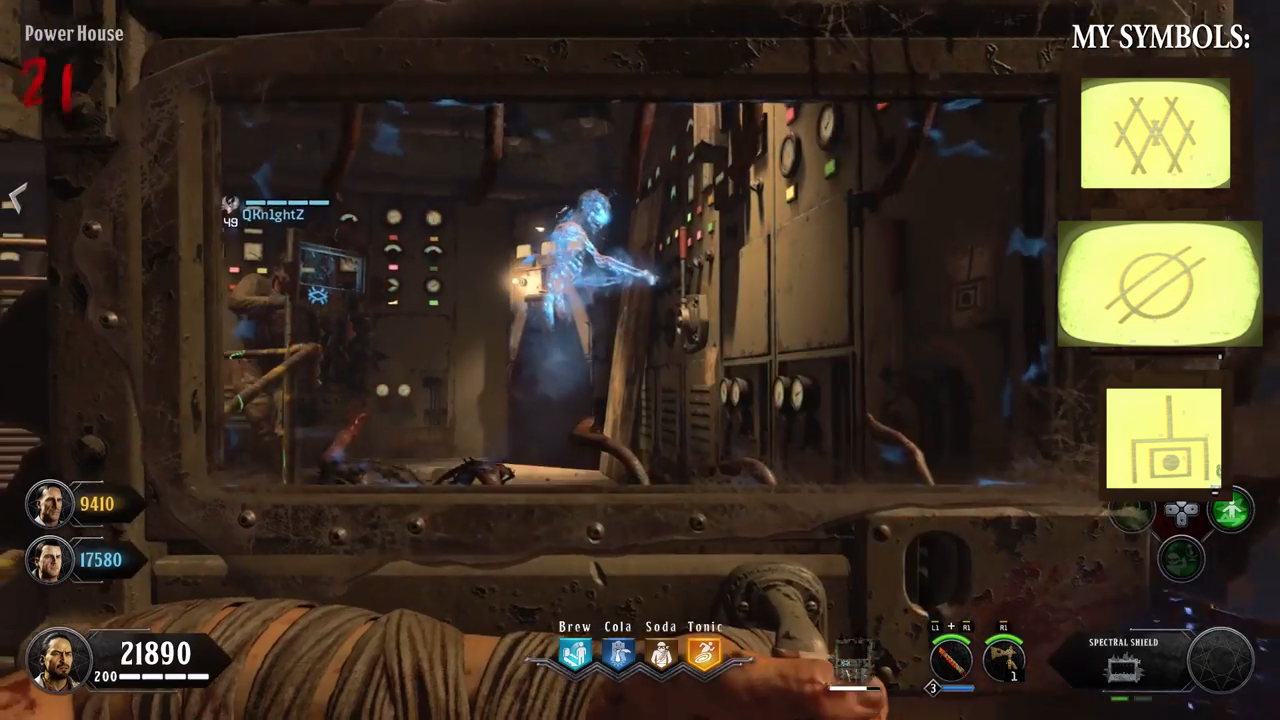This screenshot has height=720, width=1280.
Task: Open the square-with-antenna symbol thumbnail
Action: coord(1163,438)
